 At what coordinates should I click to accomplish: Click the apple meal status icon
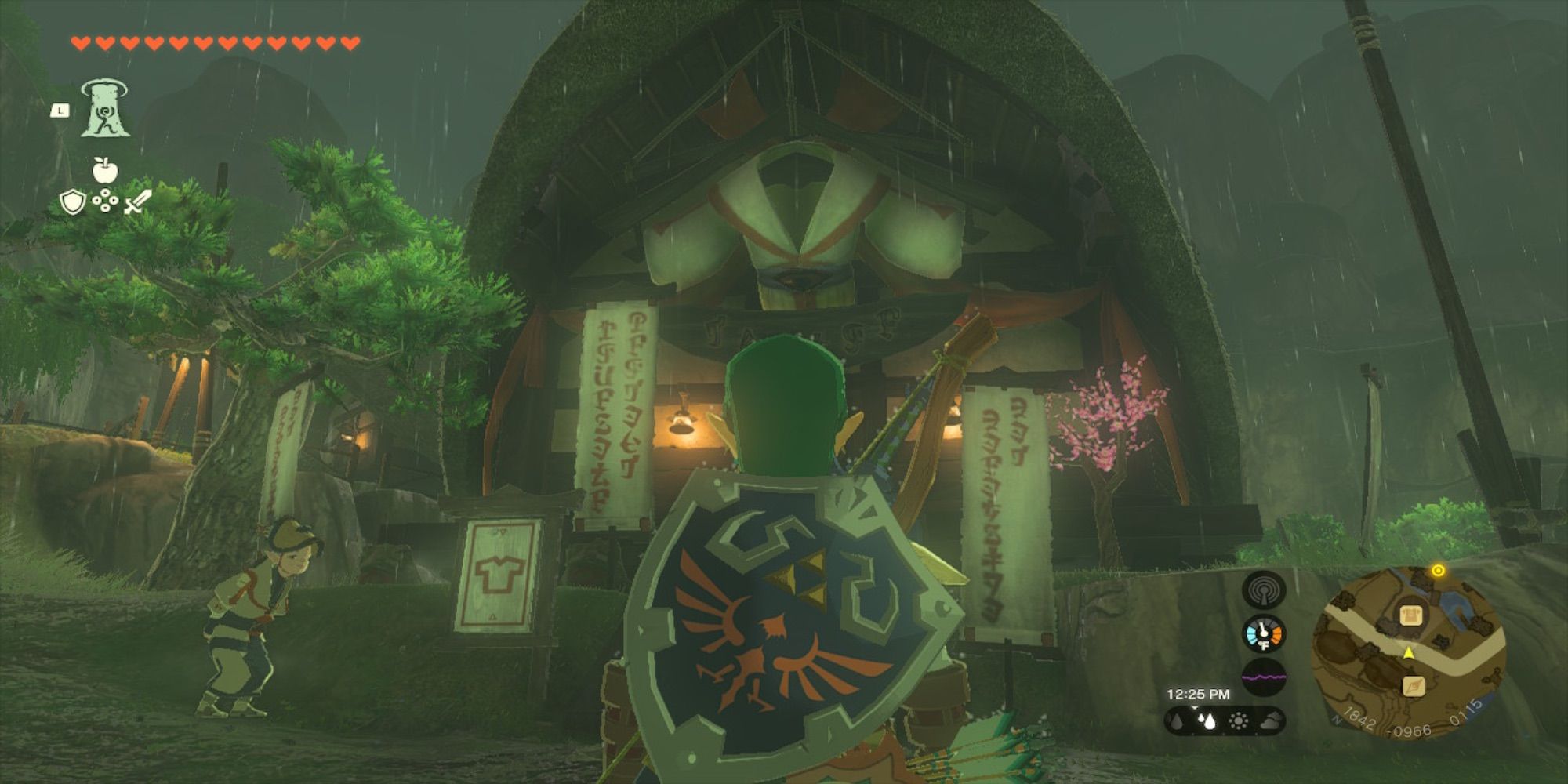click(105, 171)
